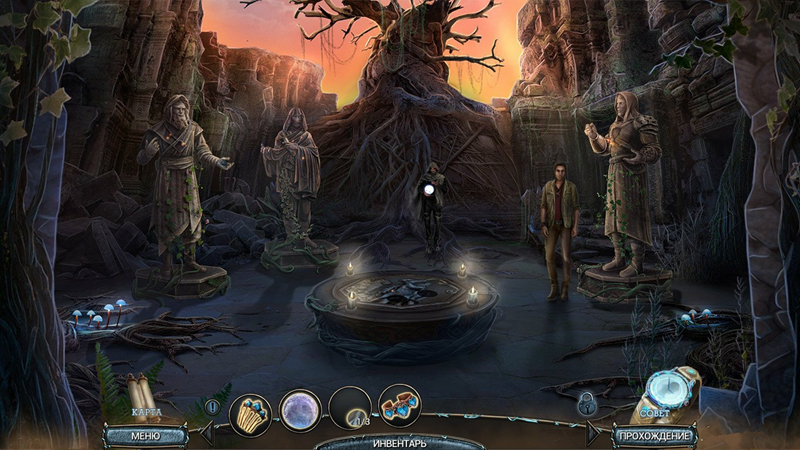Click the exclamation mark objective icon

[212, 406]
